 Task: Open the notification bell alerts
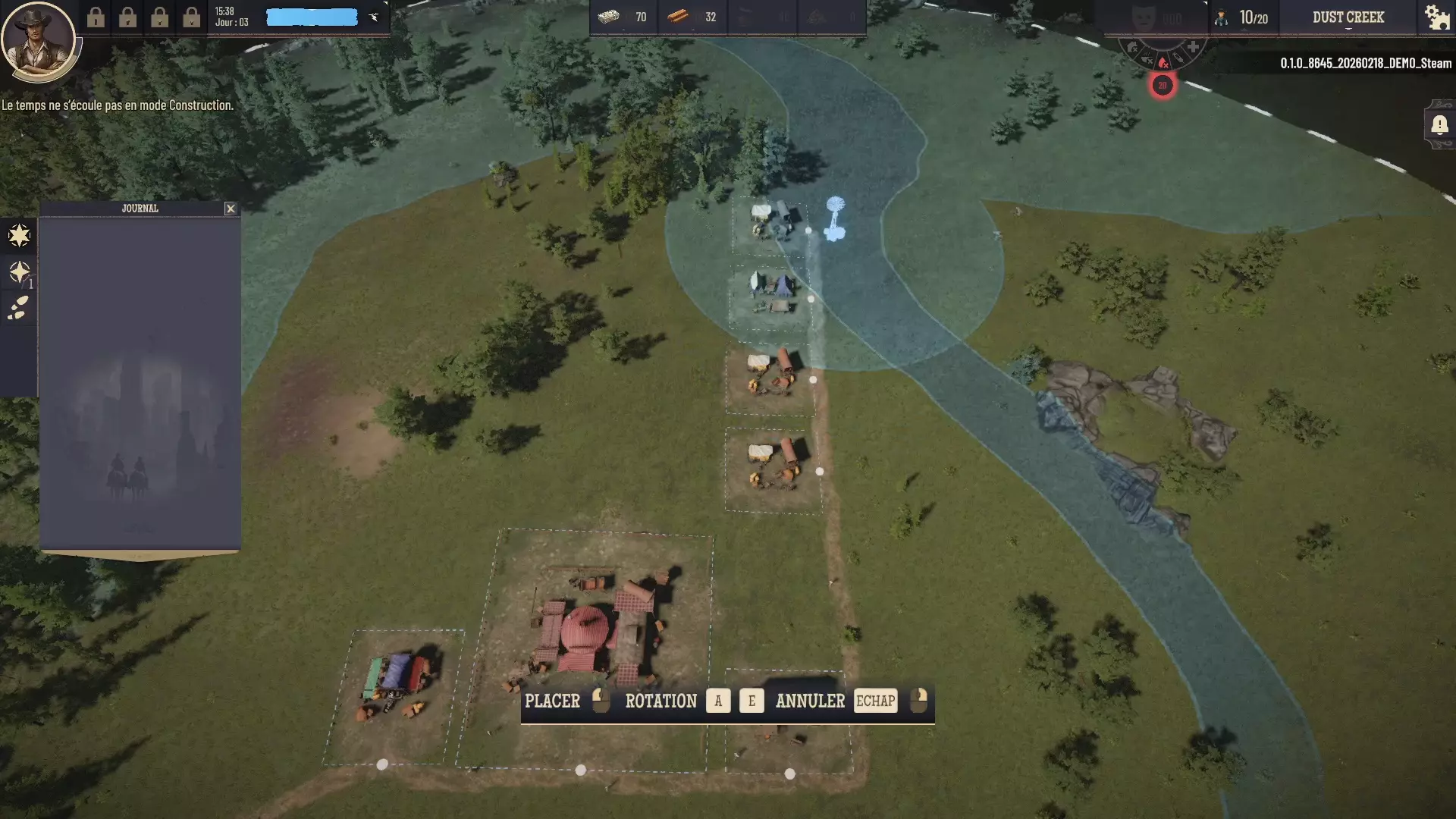coord(1439,124)
